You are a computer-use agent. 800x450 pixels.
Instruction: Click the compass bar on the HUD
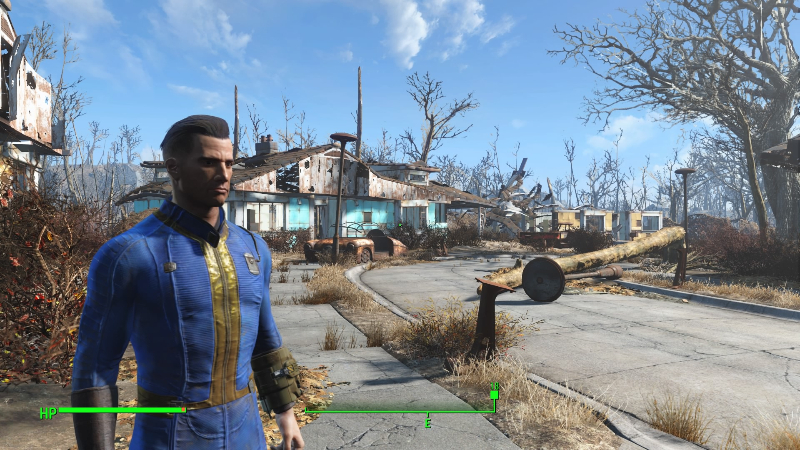click(400, 411)
